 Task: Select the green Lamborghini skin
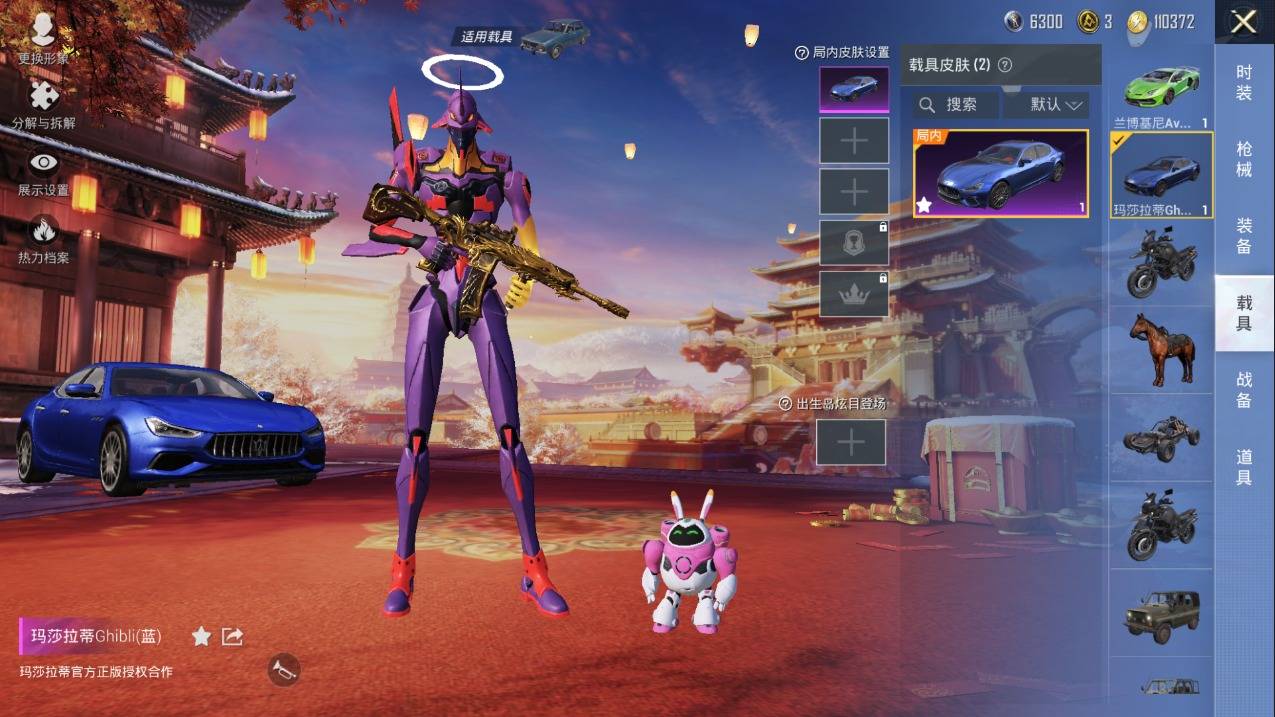coord(1161,91)
